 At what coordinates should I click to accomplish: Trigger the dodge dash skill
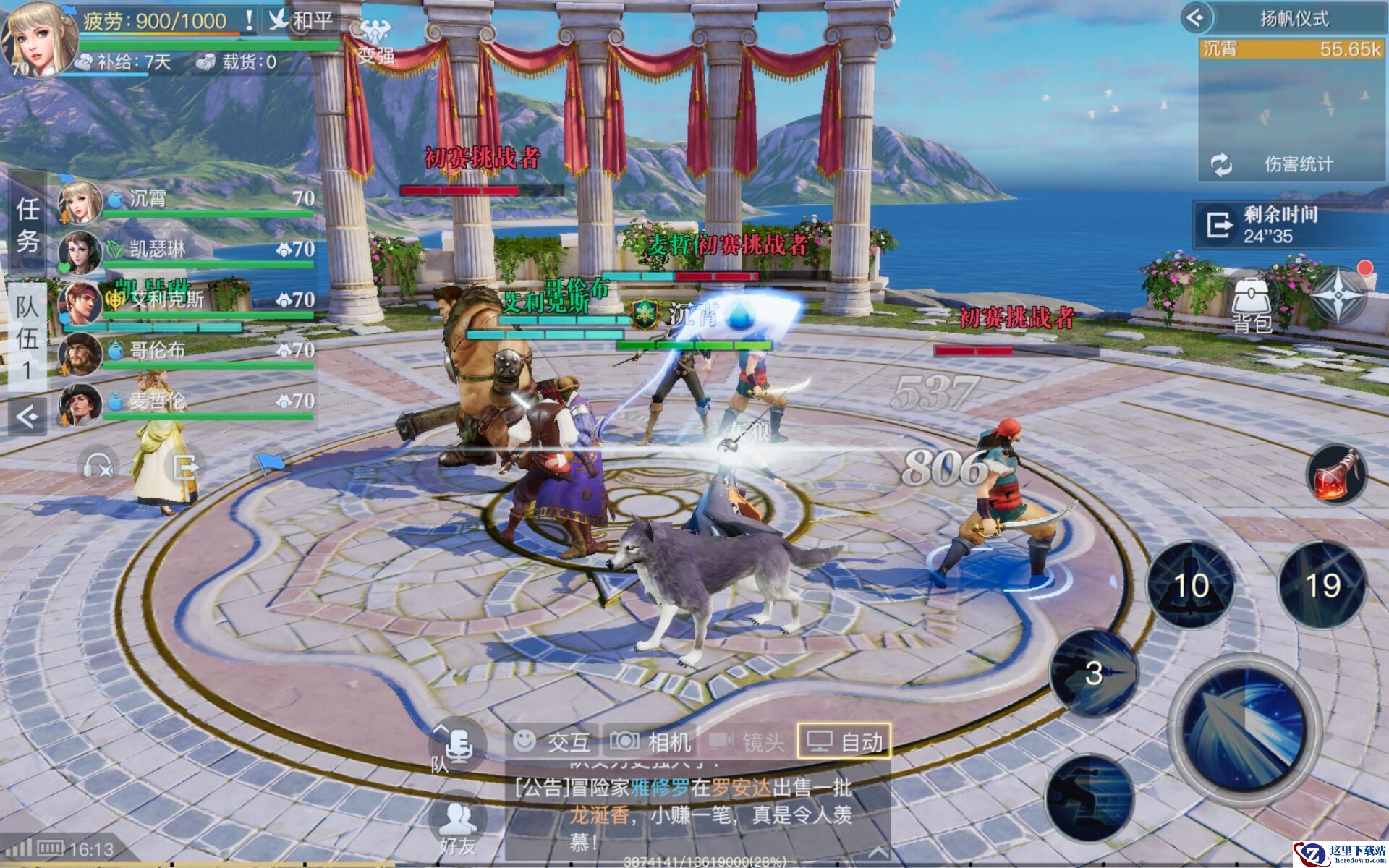[x=1089, y=797]
